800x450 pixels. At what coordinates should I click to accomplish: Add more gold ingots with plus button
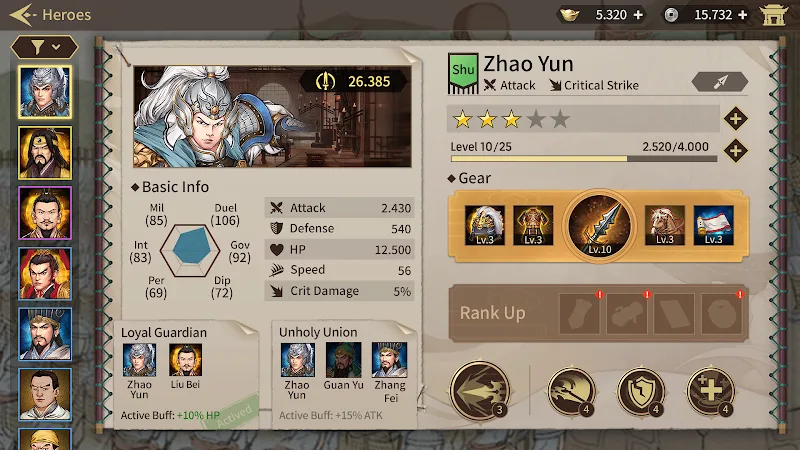[x=639, y=15]
